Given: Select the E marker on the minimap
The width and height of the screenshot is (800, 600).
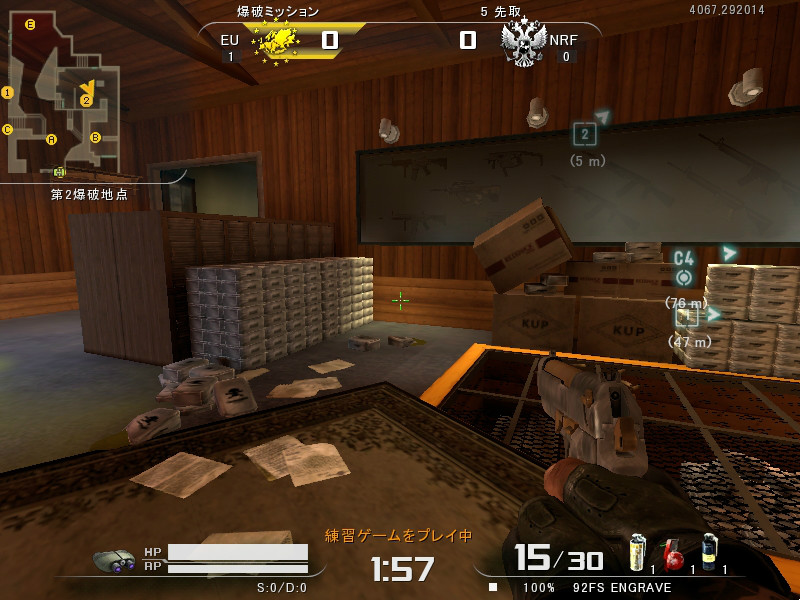Looking at the screenshot, I should tap(30, 25).
